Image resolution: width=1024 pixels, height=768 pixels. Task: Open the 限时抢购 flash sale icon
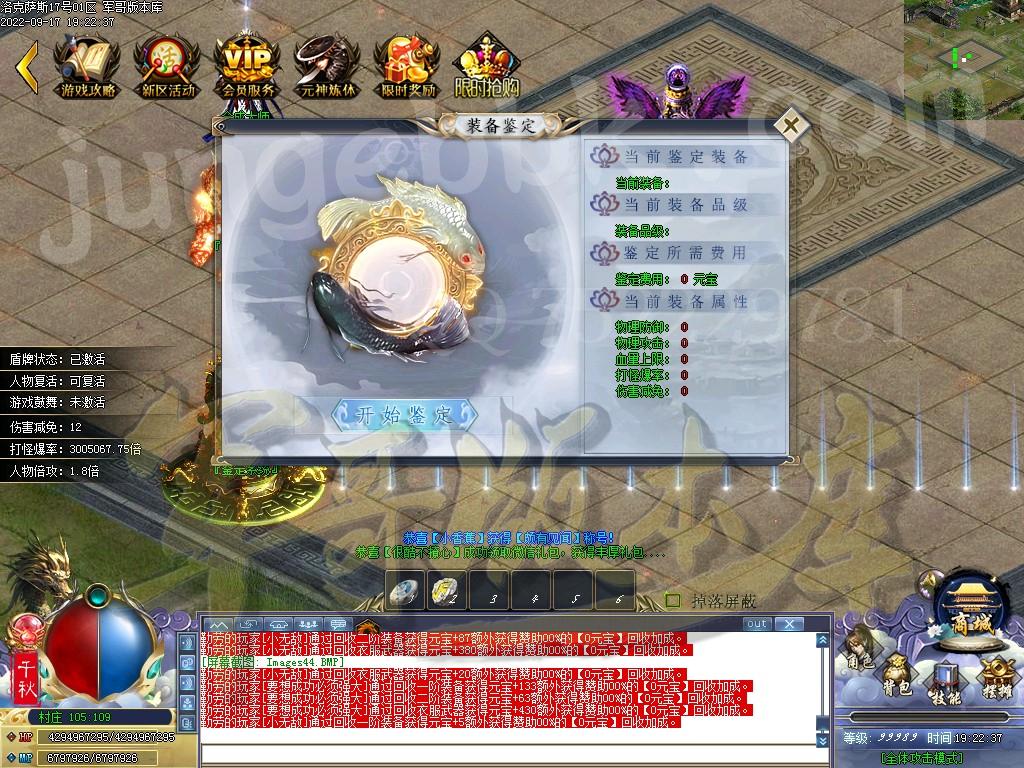coord(487,66)
